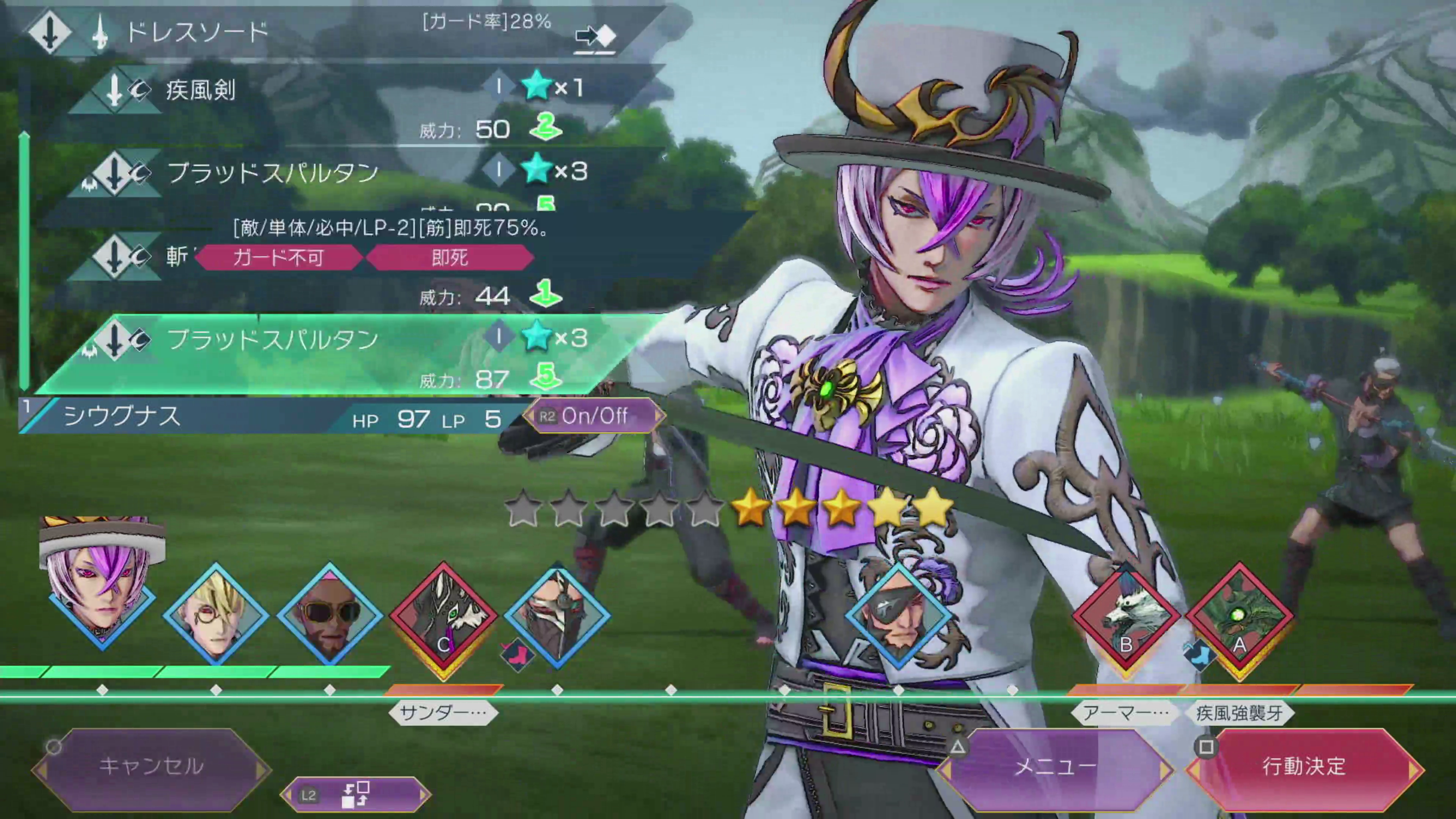Confirm the action with 行動決定
Screen dimensions: 1456x819
click(1304, 766)
